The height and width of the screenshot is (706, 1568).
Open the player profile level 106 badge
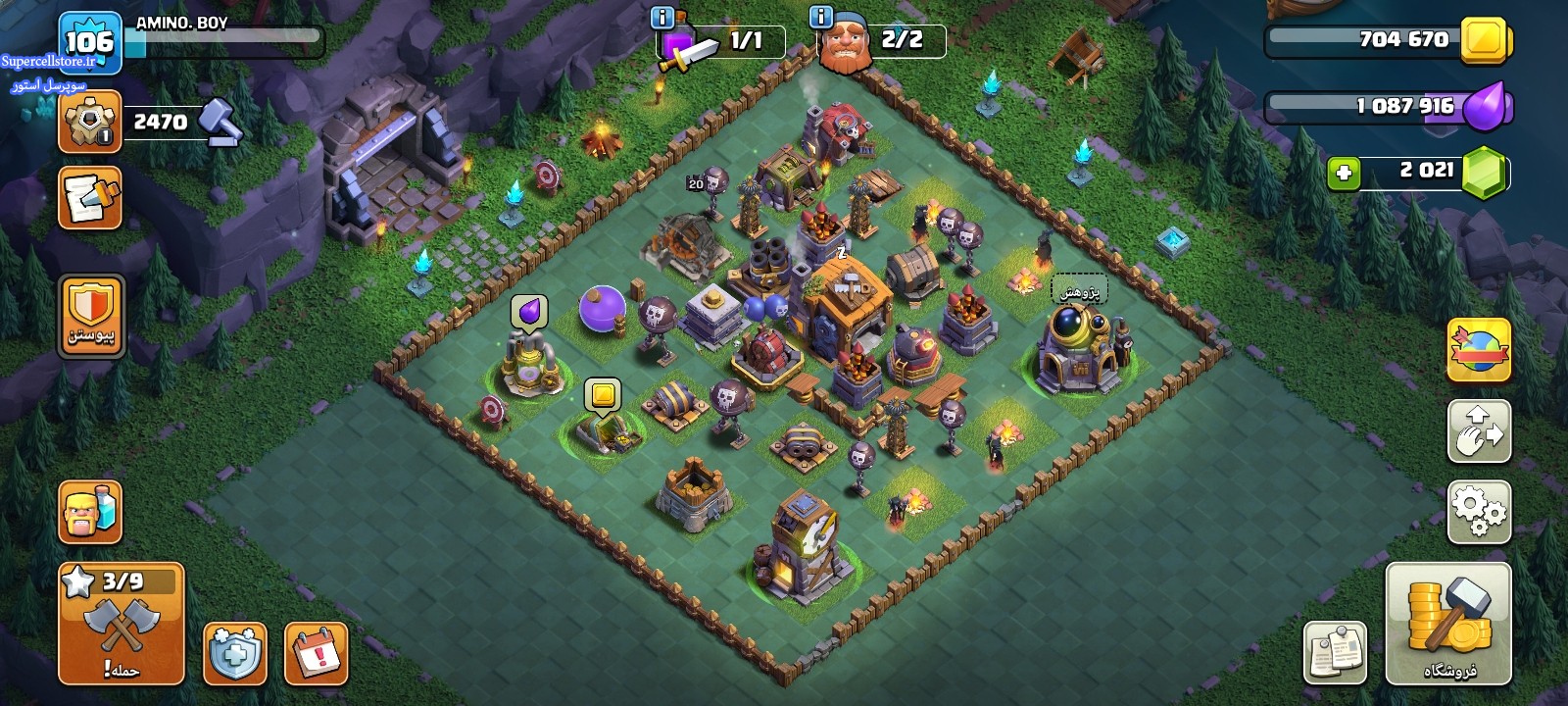coord(89,42)
